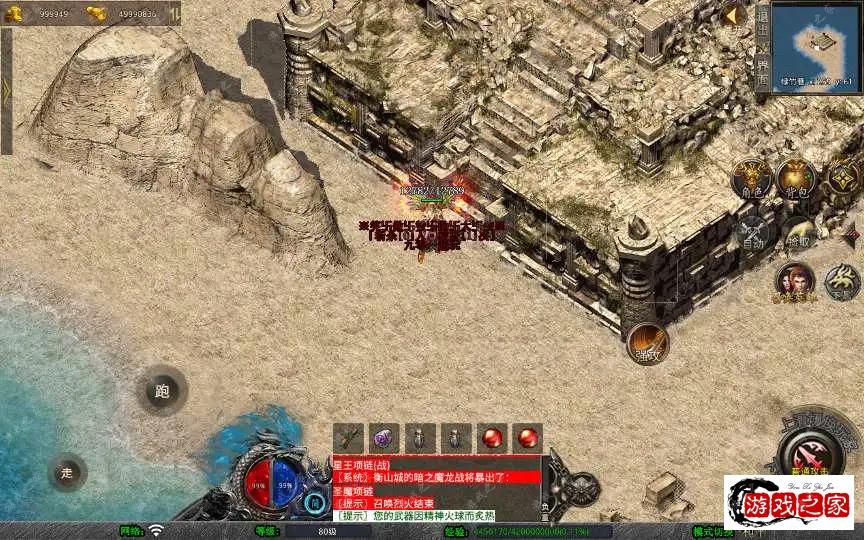Collapse the top-right arrow button
This screenshot has height=540, width=864.
(732, 15)
